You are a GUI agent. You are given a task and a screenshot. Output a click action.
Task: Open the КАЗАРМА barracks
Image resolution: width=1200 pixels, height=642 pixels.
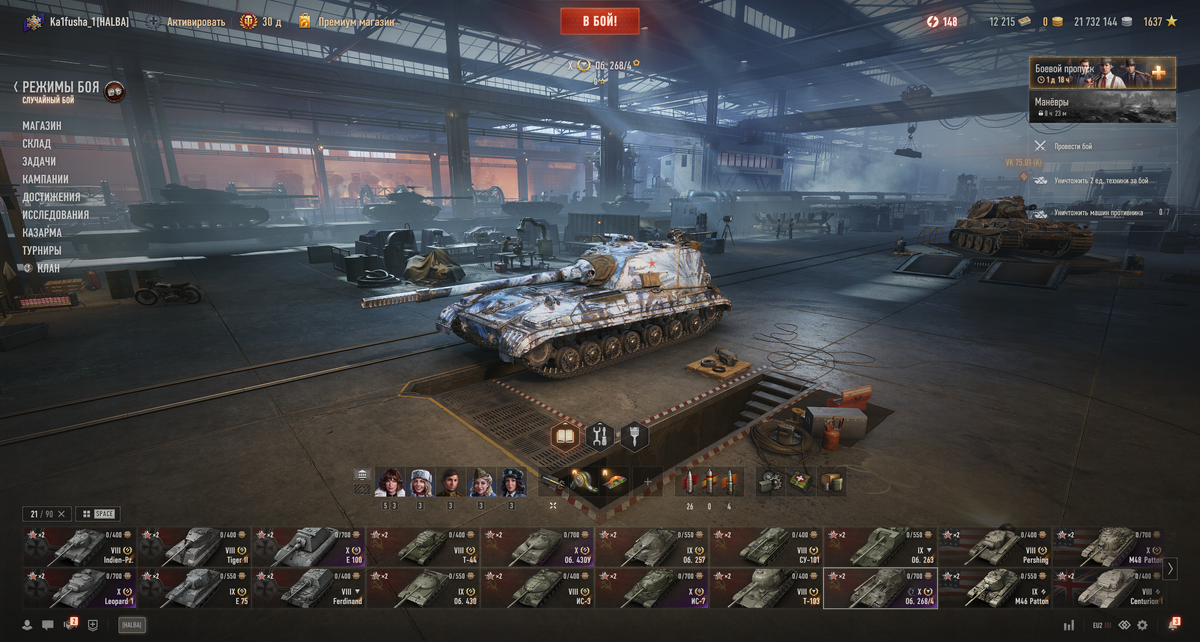(x=42, y=233)
